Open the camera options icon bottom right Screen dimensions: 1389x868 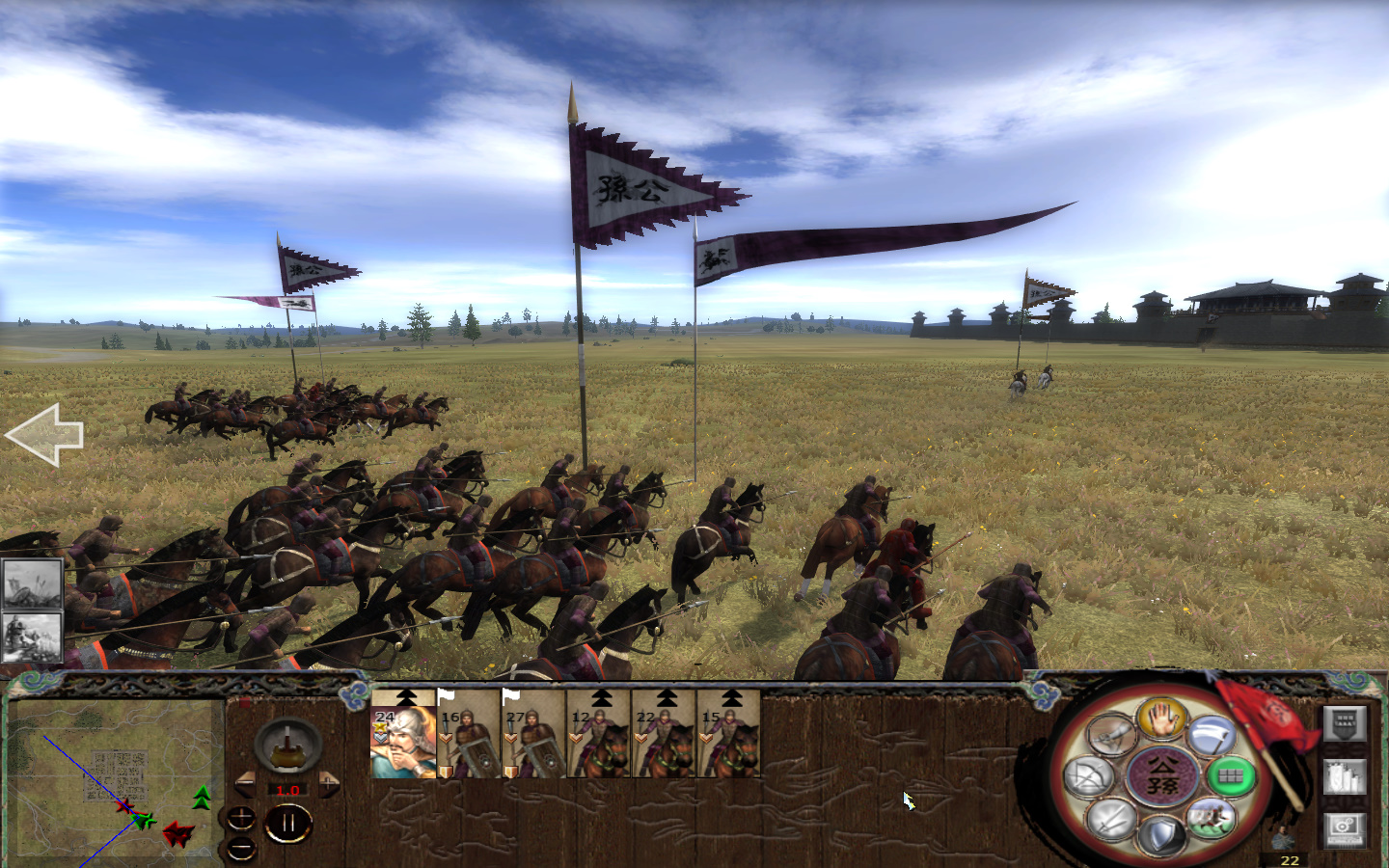coord(1344,830)
